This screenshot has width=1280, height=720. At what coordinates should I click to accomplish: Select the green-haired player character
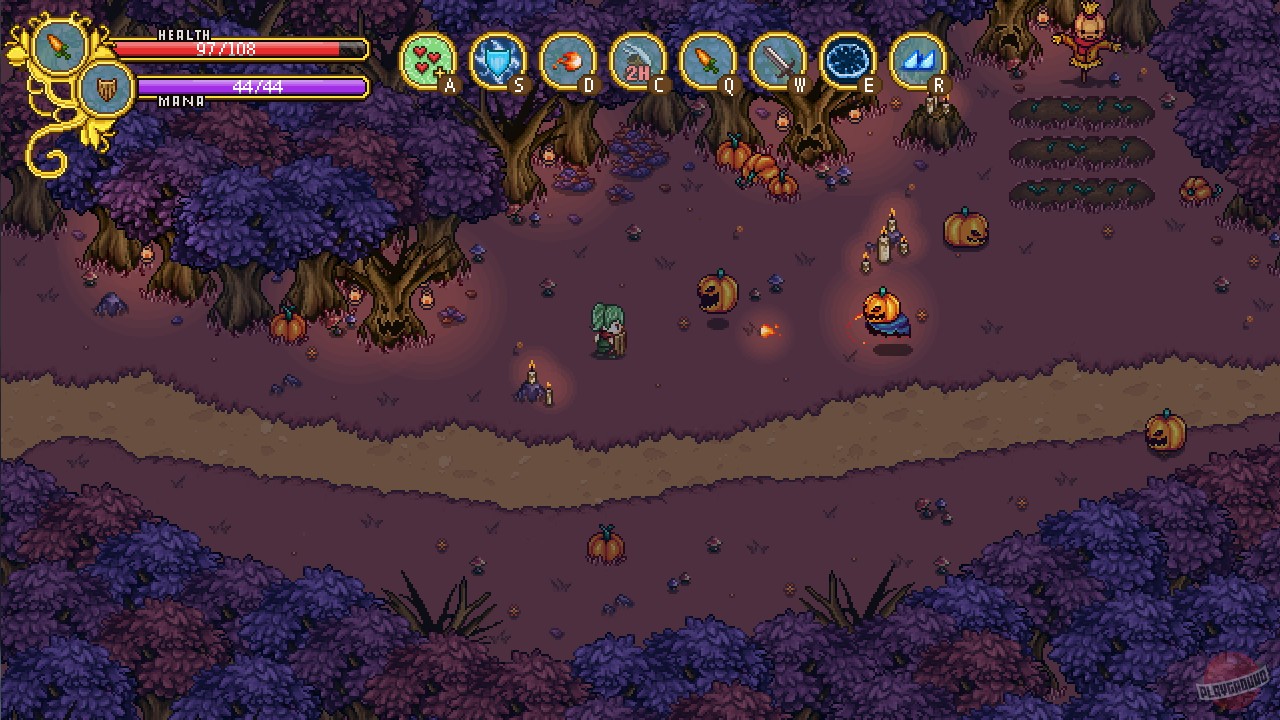(608, 330)
